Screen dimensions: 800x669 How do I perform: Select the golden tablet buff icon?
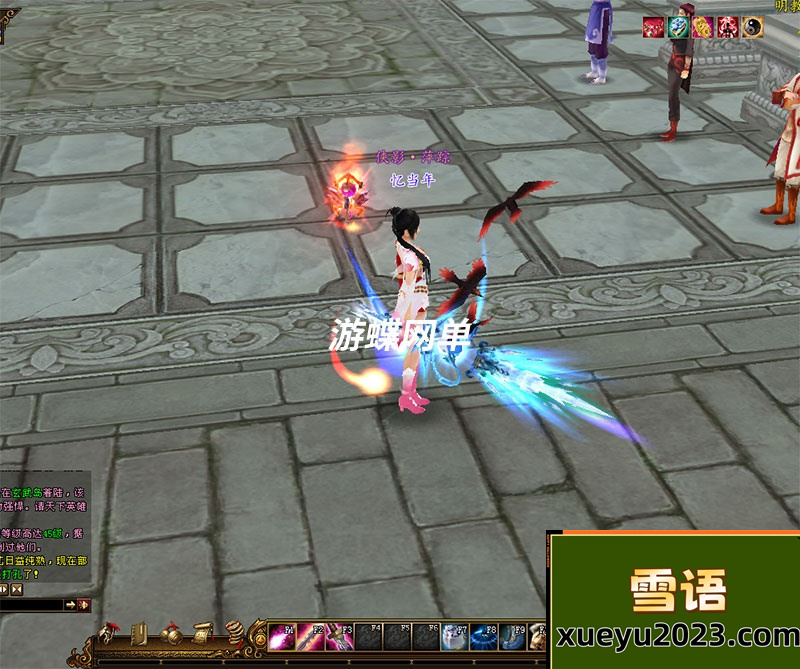click(x=703, y=27)
